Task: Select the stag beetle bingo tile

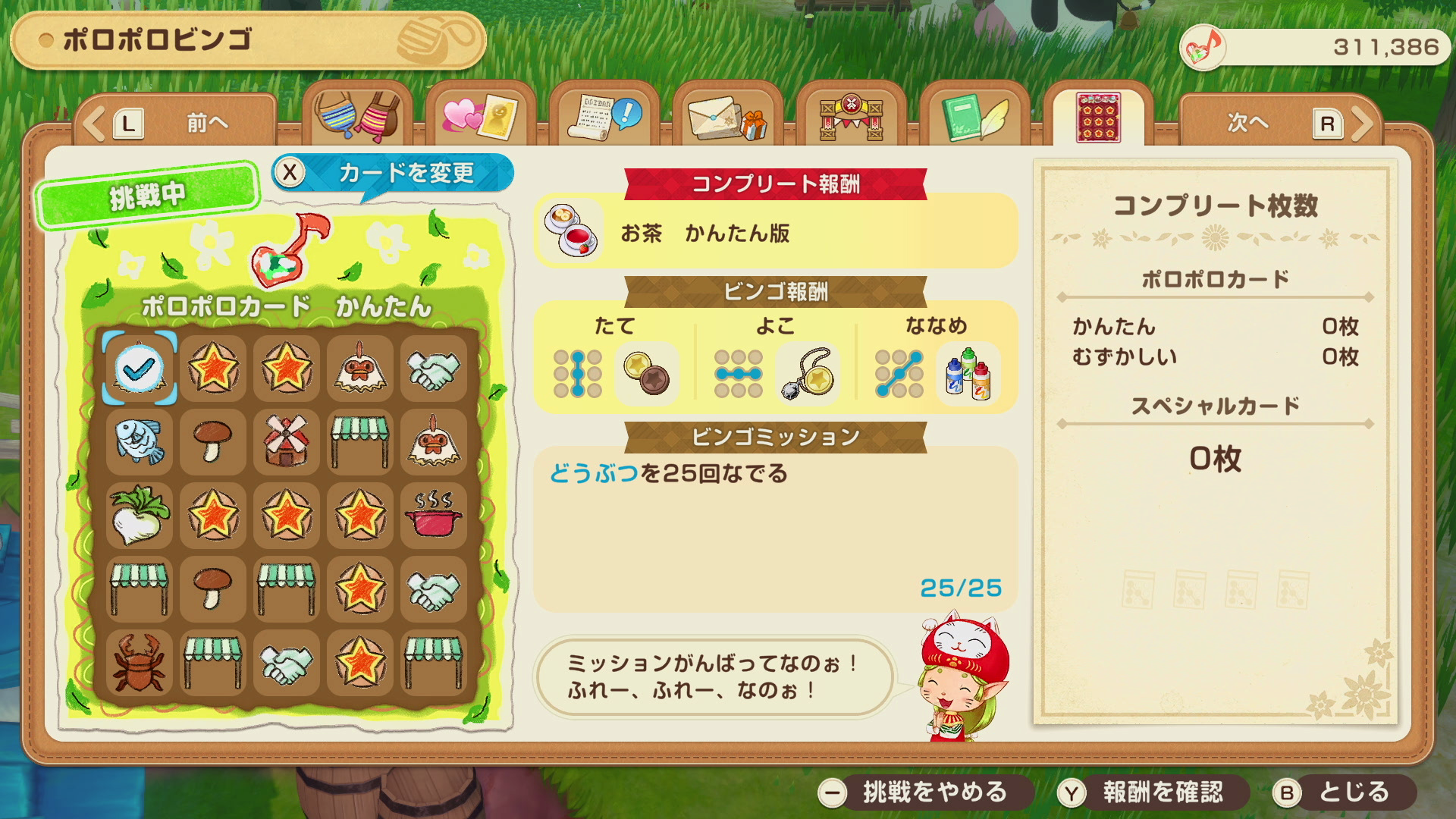Action: click(140, 663)
